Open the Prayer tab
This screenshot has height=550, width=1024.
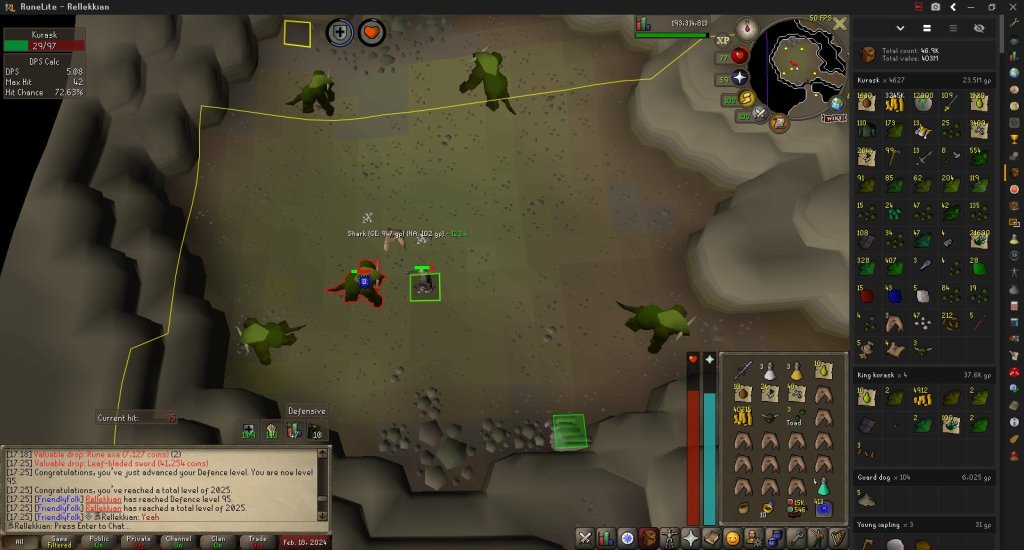(690, 538)
